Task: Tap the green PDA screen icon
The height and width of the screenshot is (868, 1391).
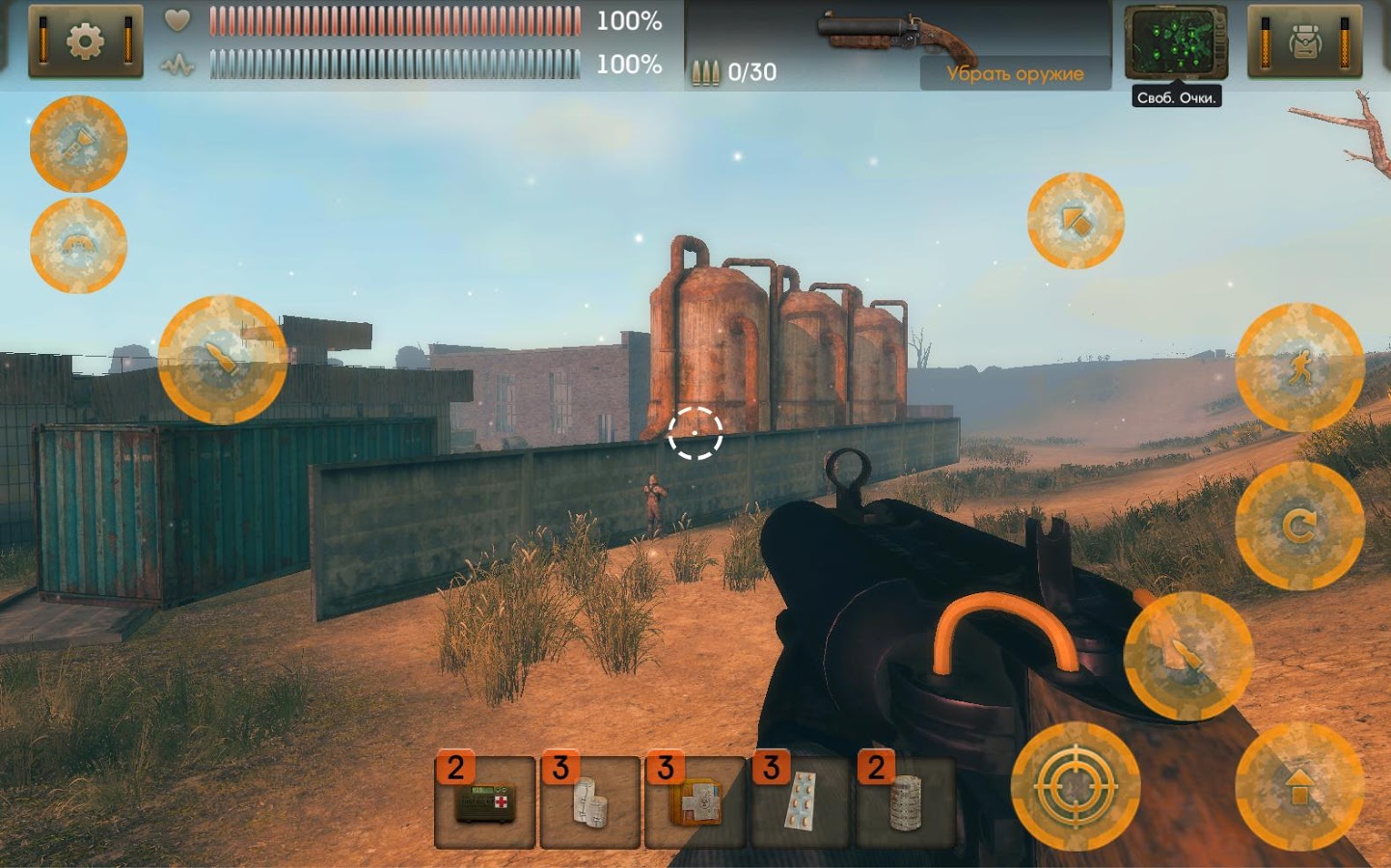Action: (1175, 43)
